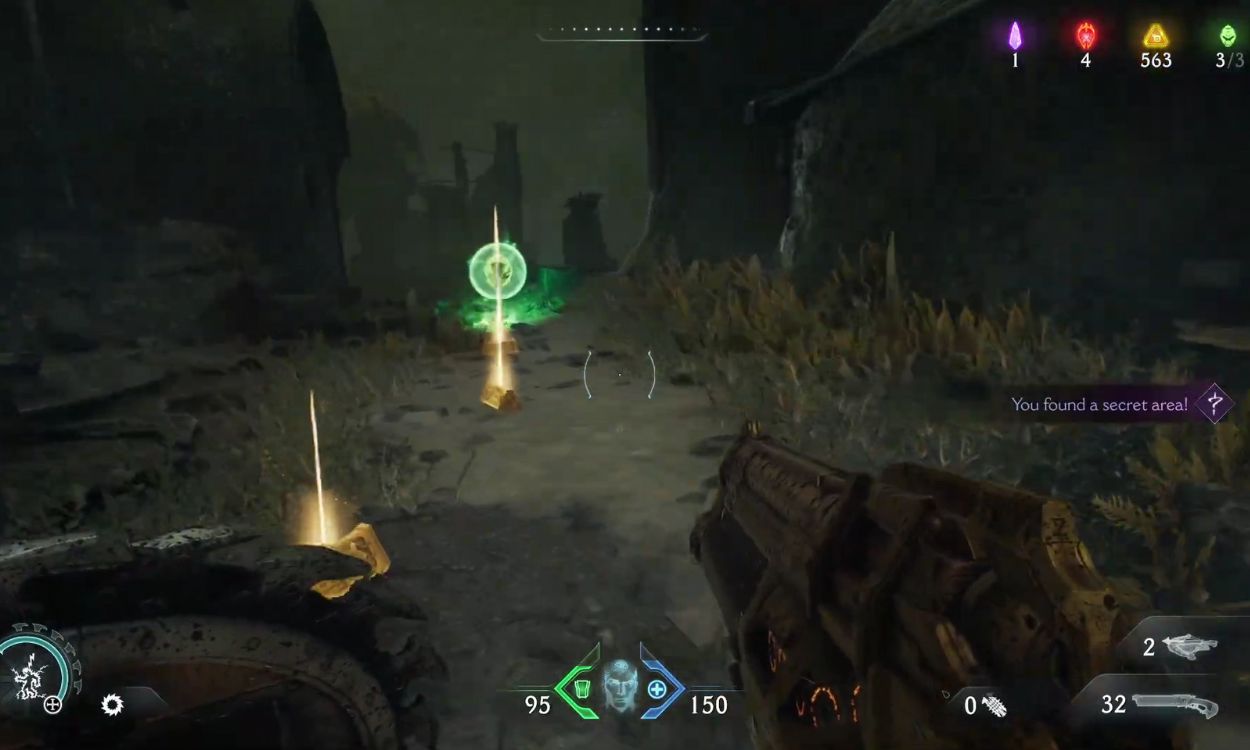Click the purple crystal resource icon
1250x750 pixels.
[x=1015, y=36]
